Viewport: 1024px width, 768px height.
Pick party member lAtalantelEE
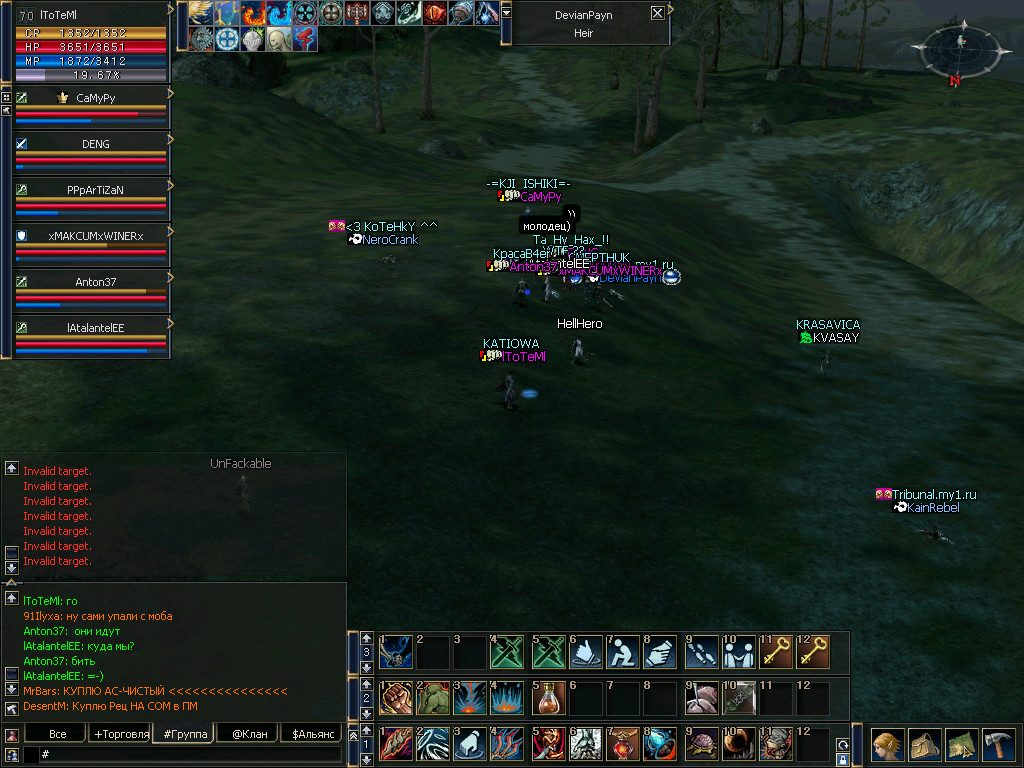(95, 327)
